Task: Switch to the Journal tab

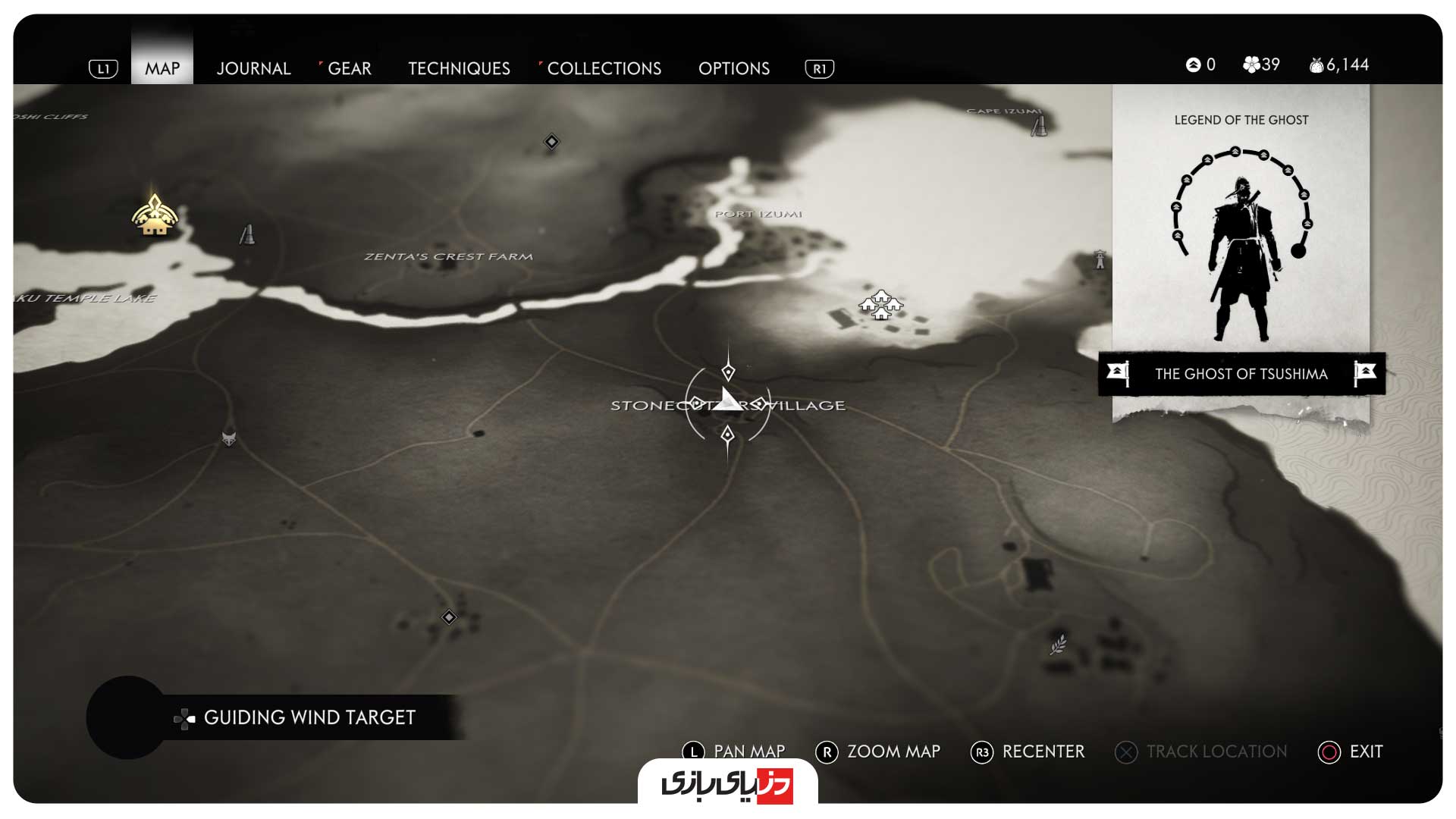Action: [x=253, y=68]
